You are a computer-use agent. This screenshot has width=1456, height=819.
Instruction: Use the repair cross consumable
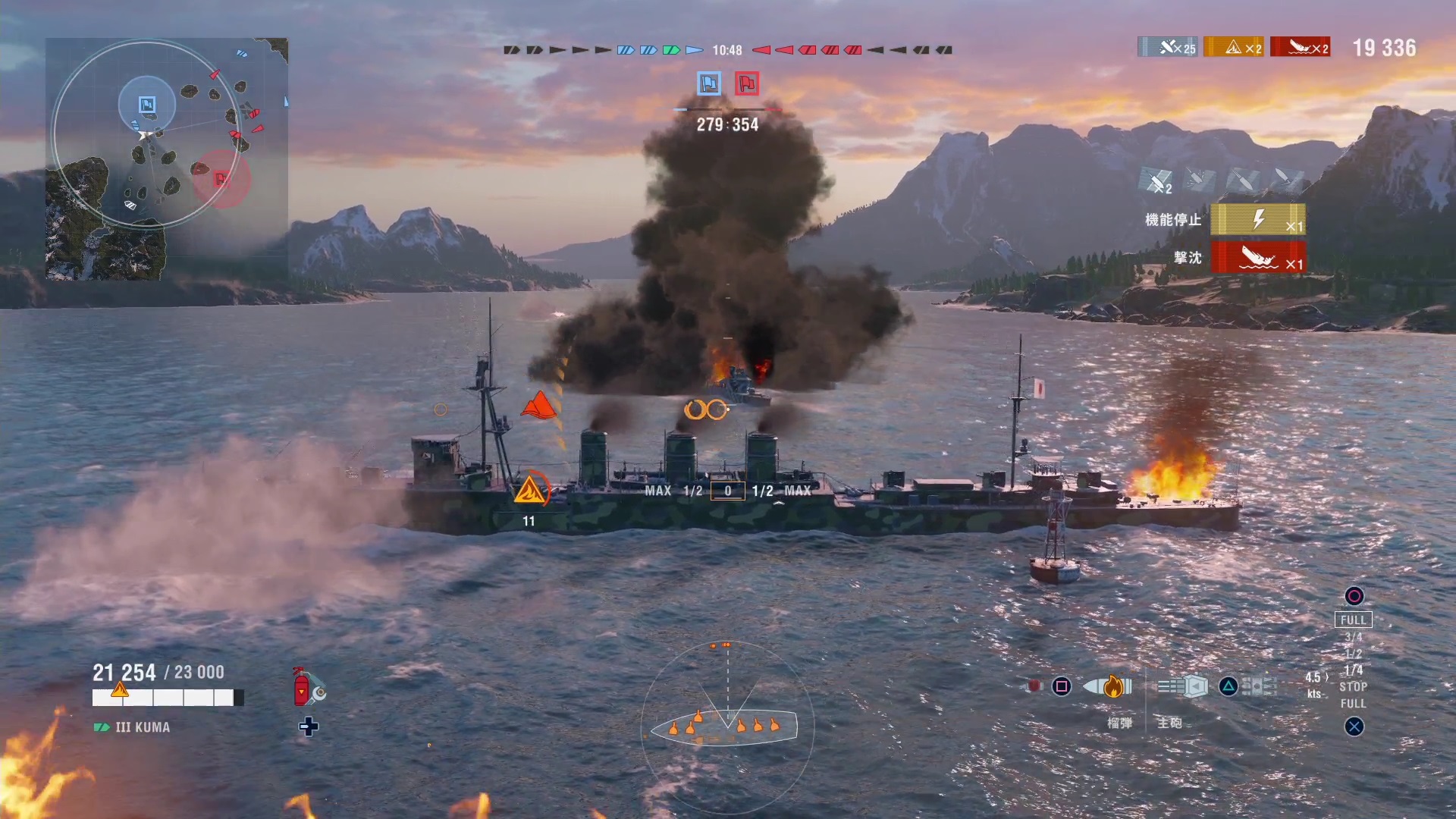pyautogui.click(x=308, y=727)
